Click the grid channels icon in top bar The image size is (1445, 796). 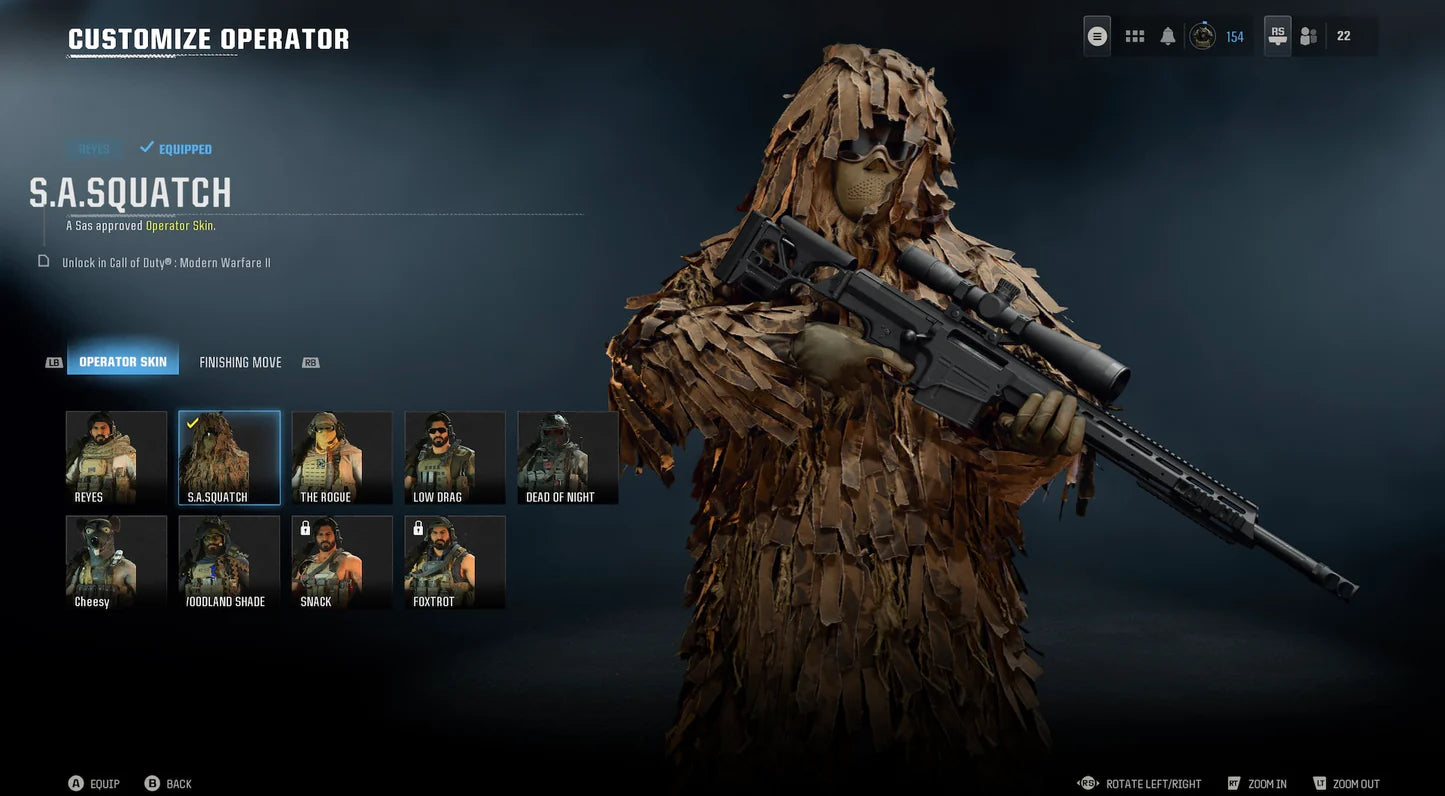pyautogui.click(x=1134, y=34)
